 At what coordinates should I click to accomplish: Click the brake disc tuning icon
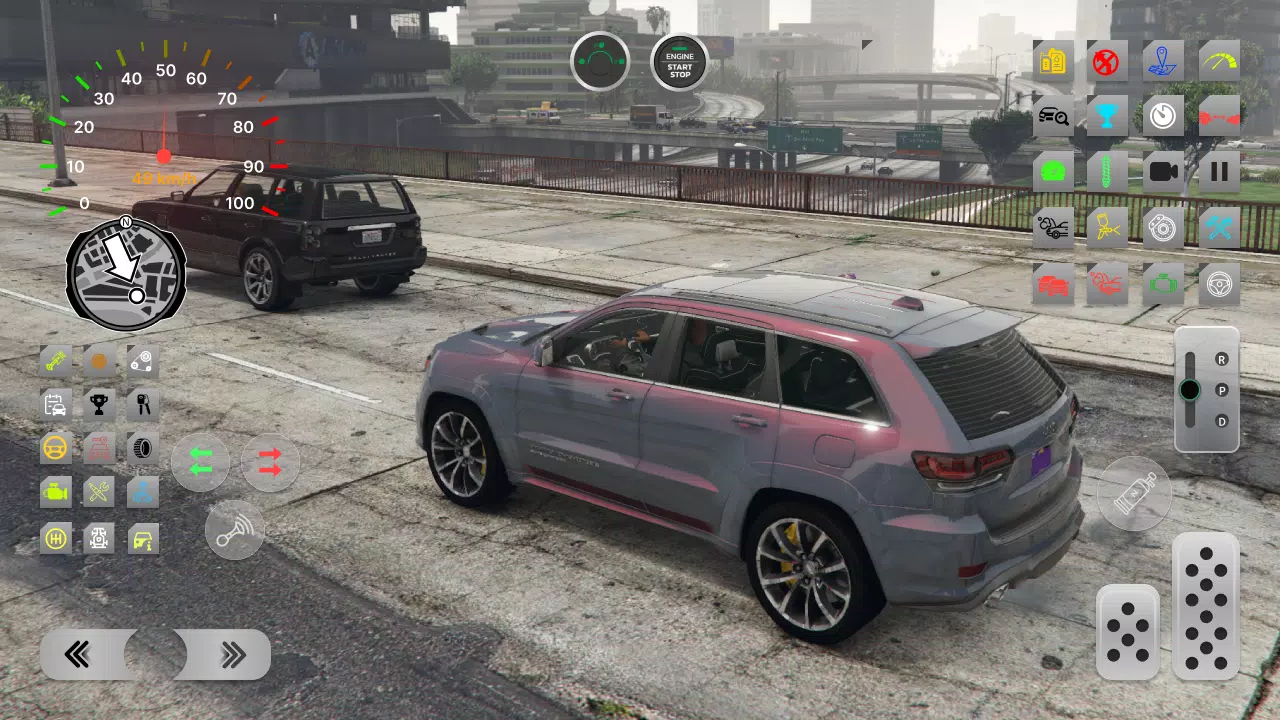pyautogui.click(x=1163, y=227)
